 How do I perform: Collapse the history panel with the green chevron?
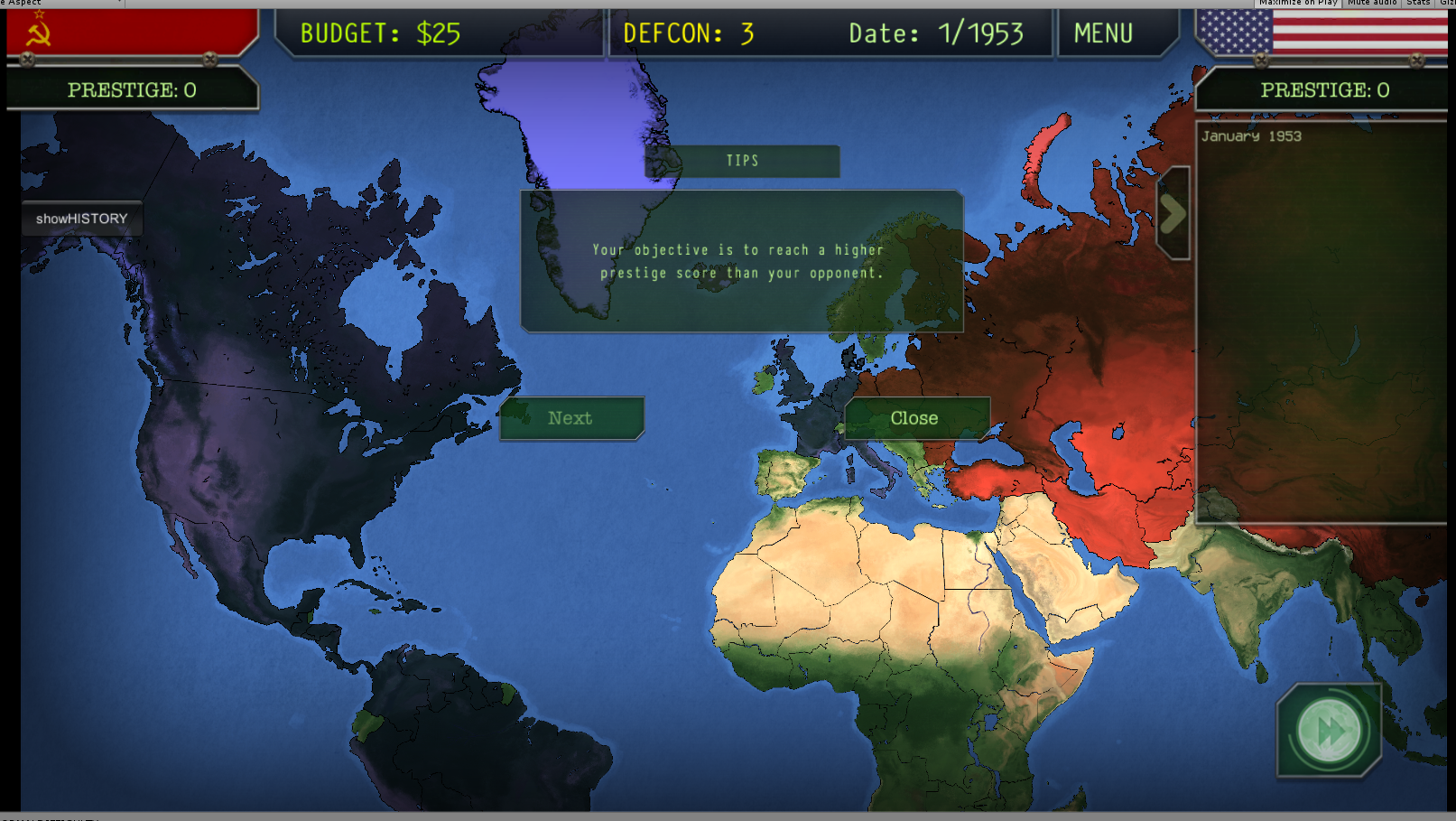pyautogui.click(x=1173, y=213)
